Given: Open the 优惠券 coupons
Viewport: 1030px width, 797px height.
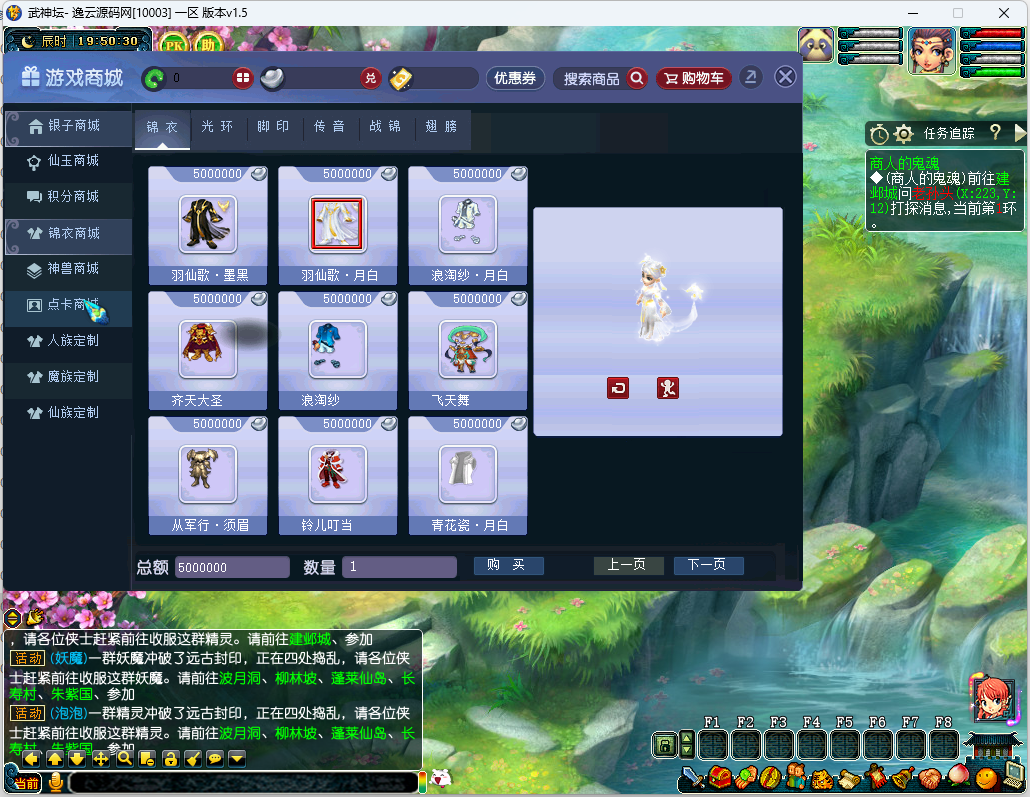Looking at the screenshot, I should coord(515,78).
